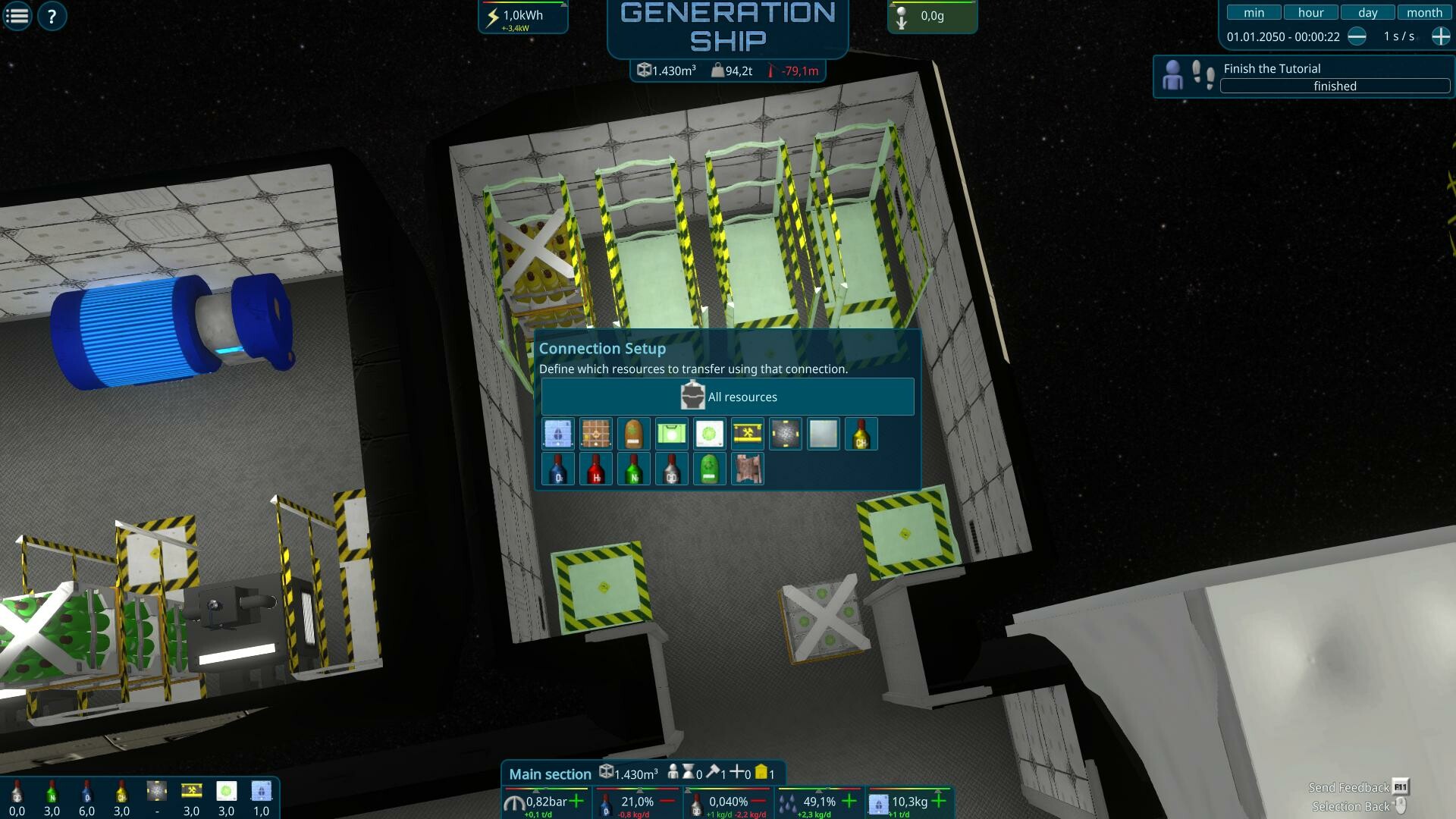Click the Main section label

click(x=551, y=773)
